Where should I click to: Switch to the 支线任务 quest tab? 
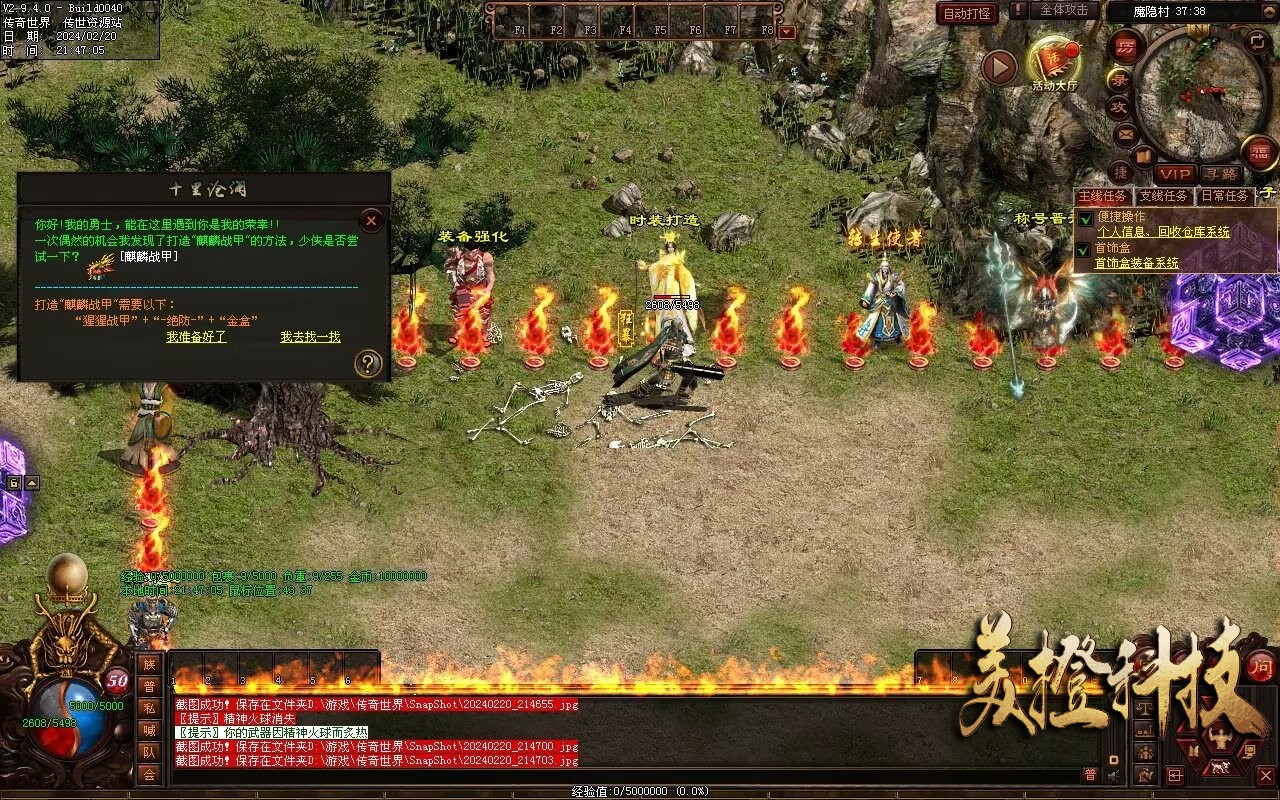tap(1164, 196)
